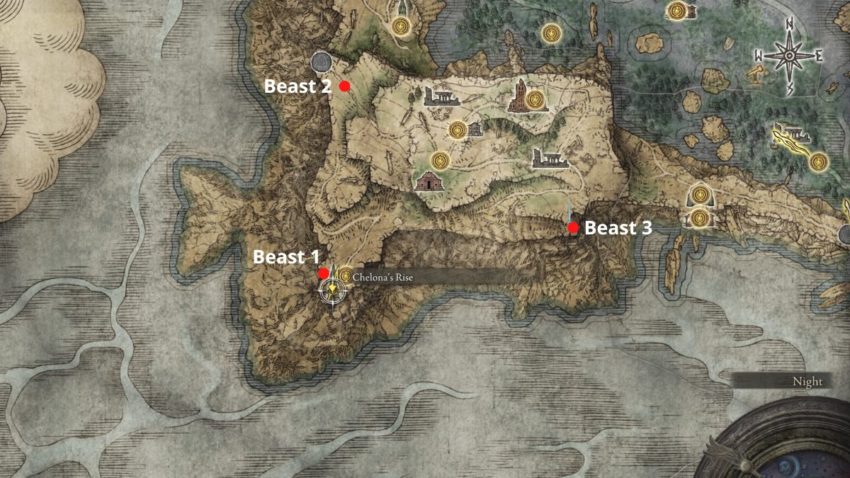Select the grace beside the red tower icon
Viewport: 850px width, 478px height.
(x=537, y=98)
